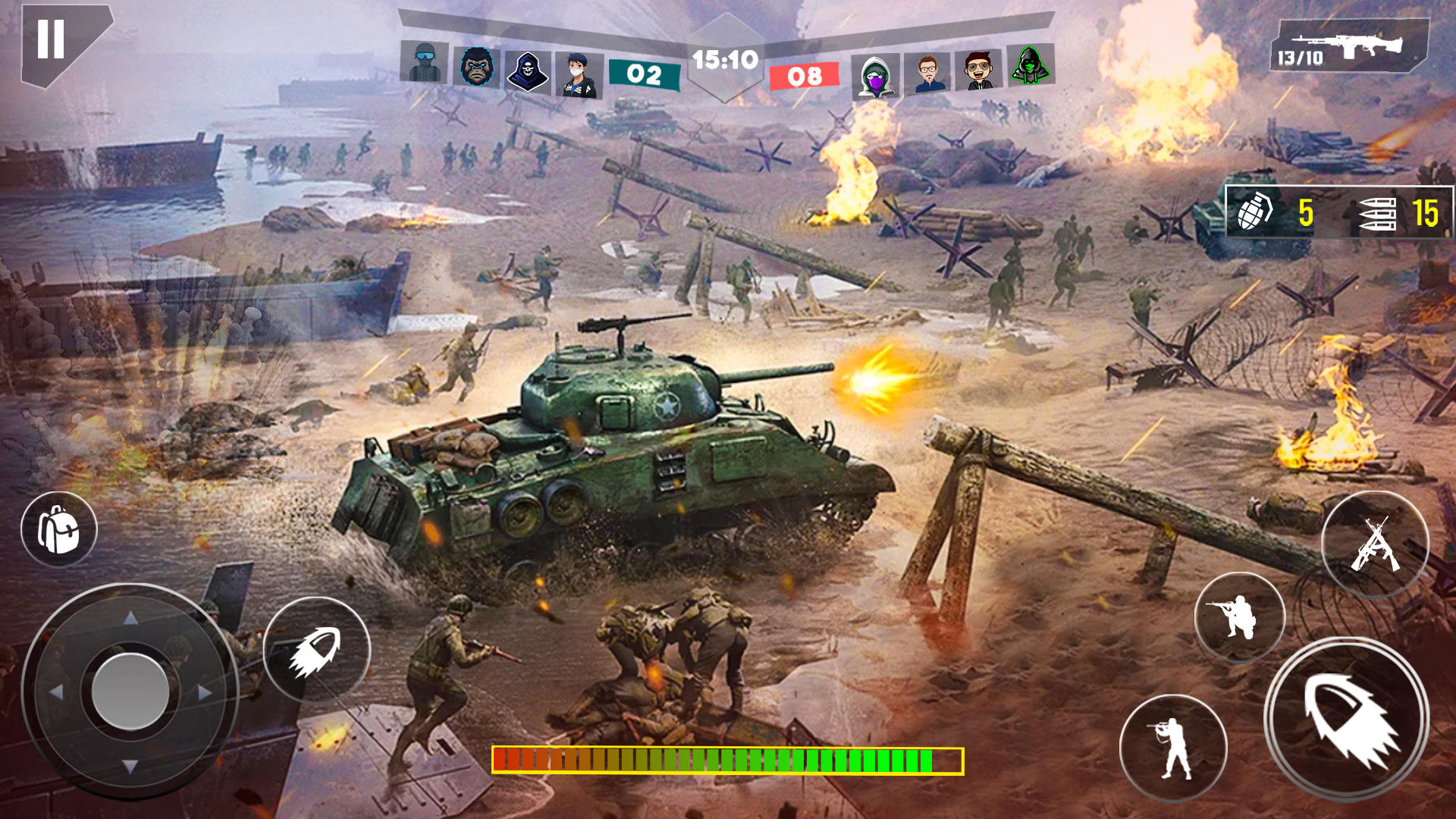Select the gorilla player avatar
This screenshot has width=1456, height=819.
coord(477,67)
